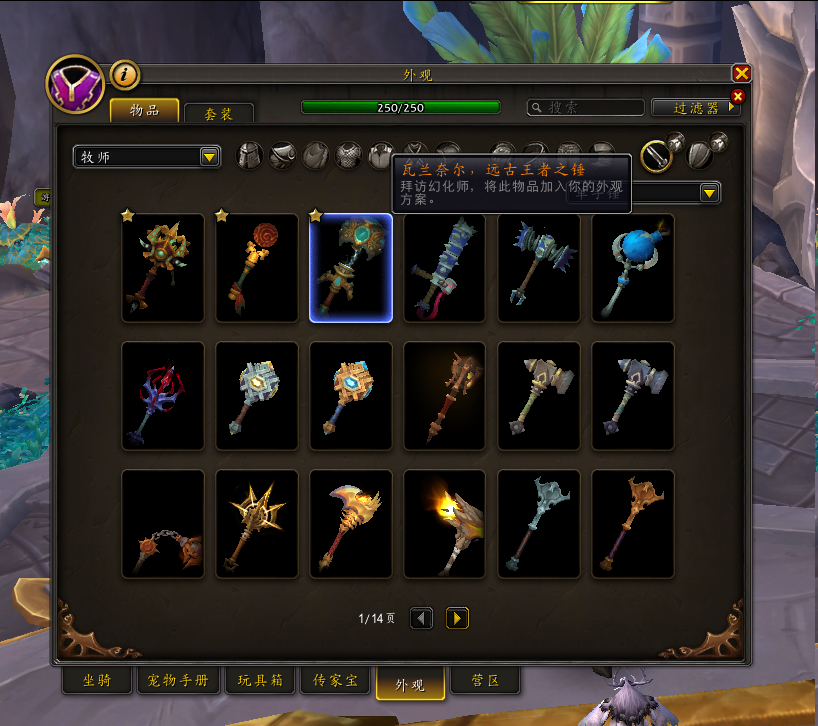This screenshot has height=726, width=818.
Task: Click the round info button
Action: pyautogui.click(x=124, y=74)
